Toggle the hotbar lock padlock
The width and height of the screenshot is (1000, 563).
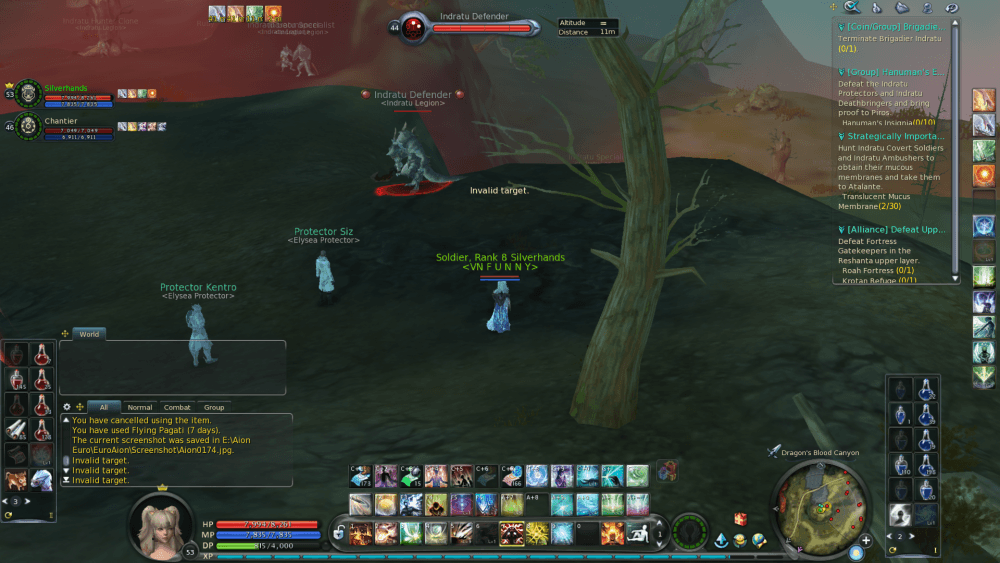[339, 533]
